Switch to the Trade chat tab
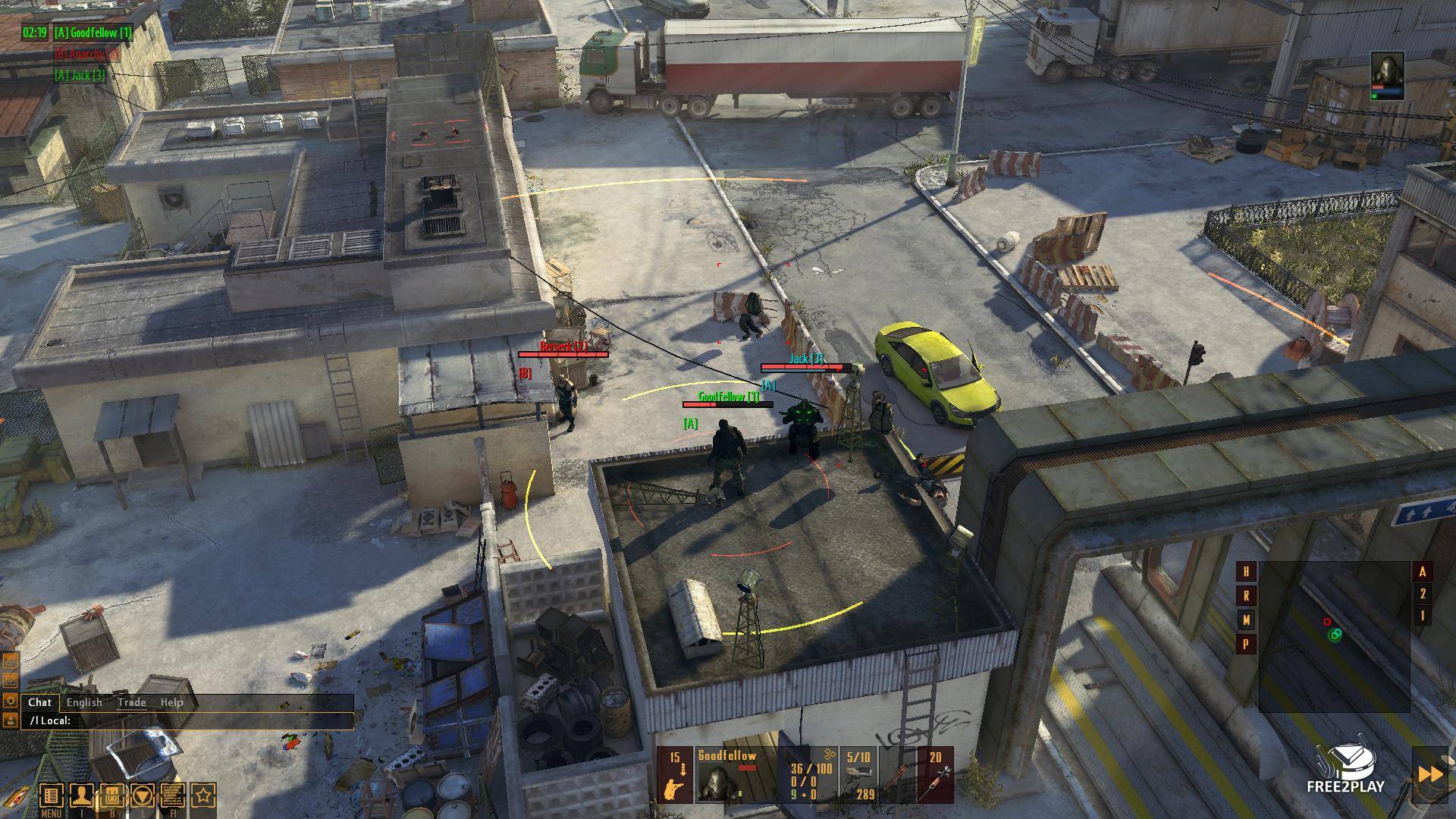This screenshot has width=1456, height=819. [x=131, y=702]
